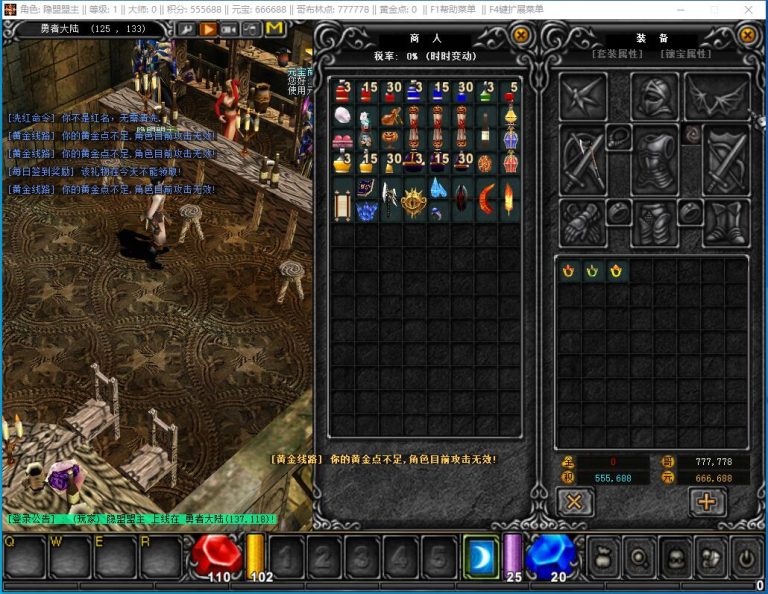Open the wrench settings button
Screen dimensions: 768x594
point(187,29)
